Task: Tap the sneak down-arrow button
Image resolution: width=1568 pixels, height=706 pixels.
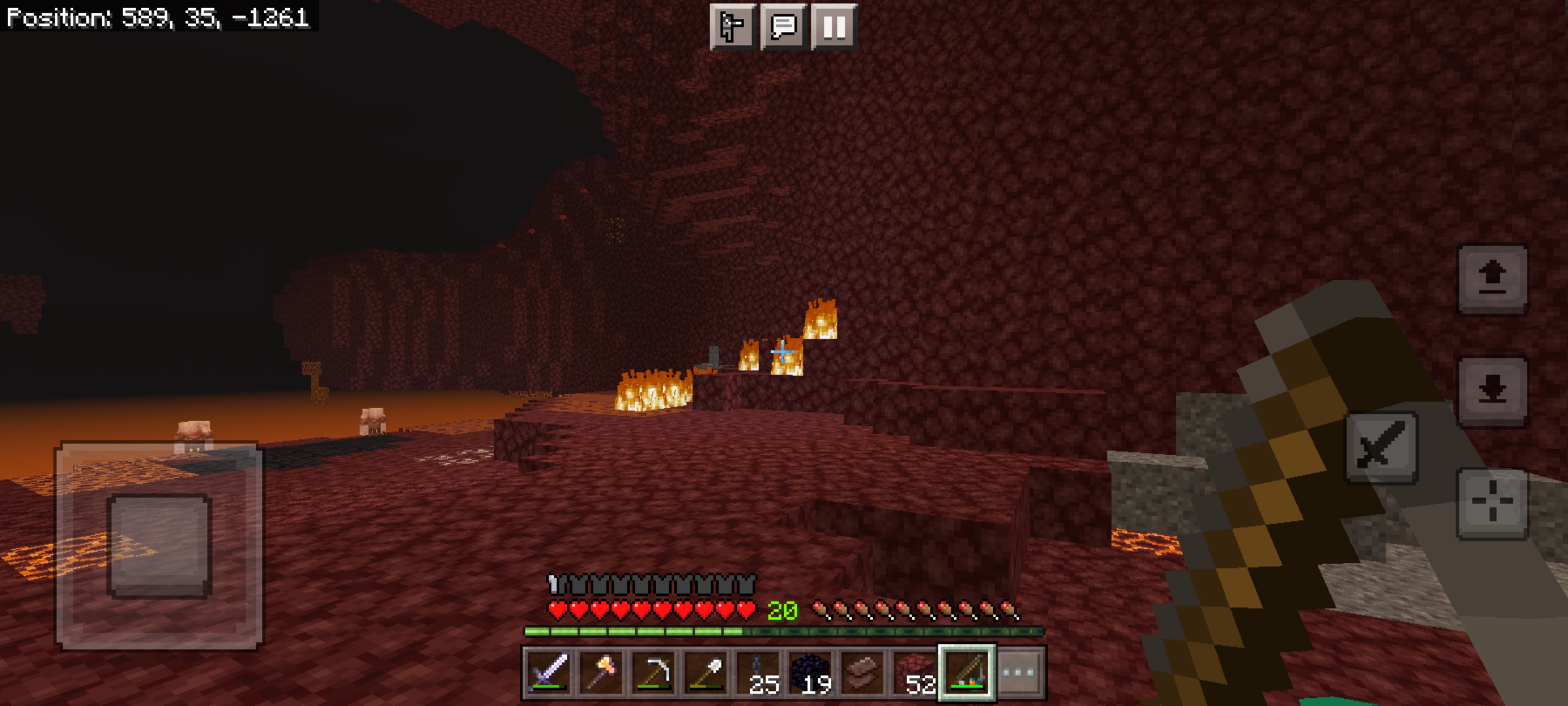Action: 1493,392
